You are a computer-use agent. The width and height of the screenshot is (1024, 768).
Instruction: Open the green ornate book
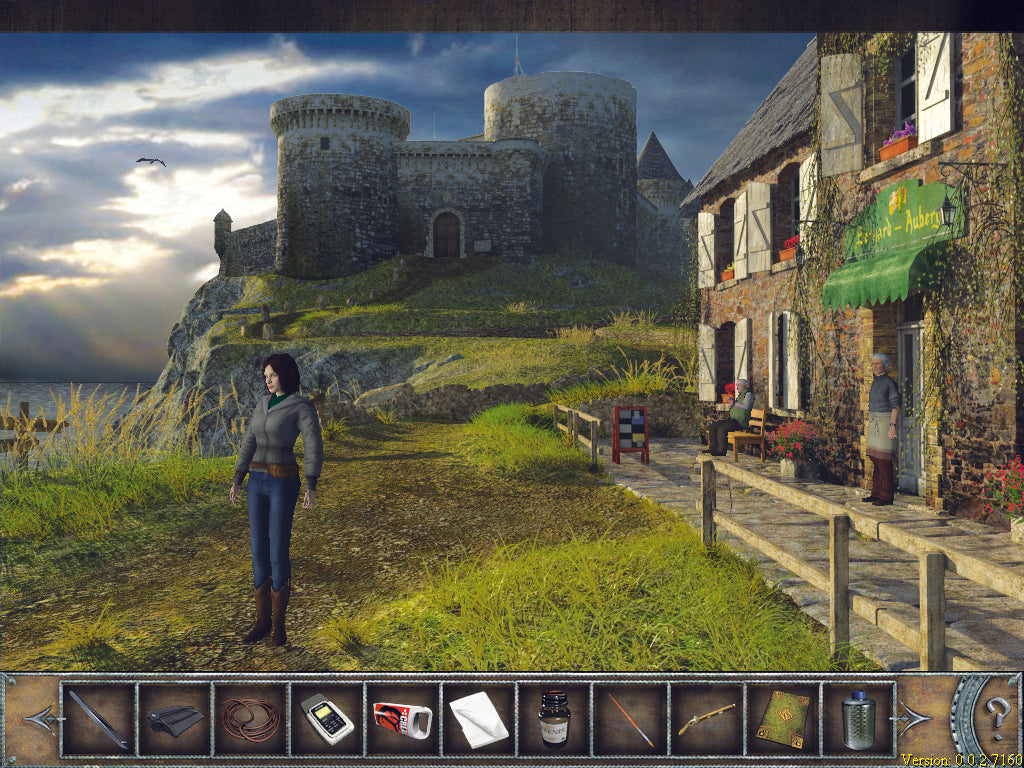tap(782, 719)
